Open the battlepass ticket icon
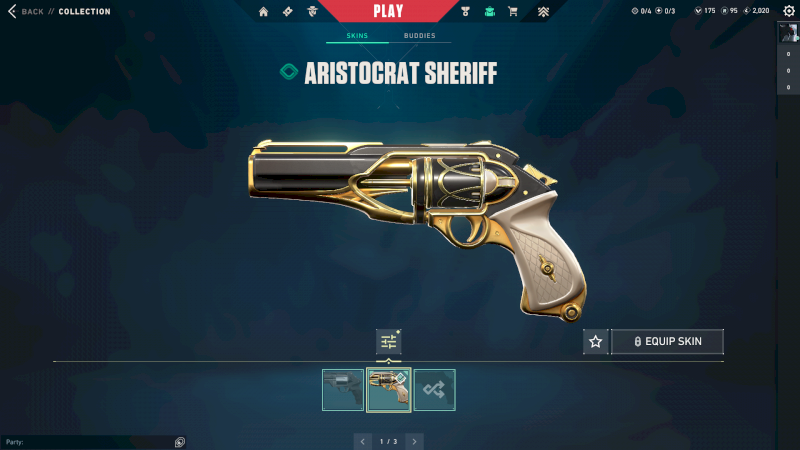 (x=288, y=12)
